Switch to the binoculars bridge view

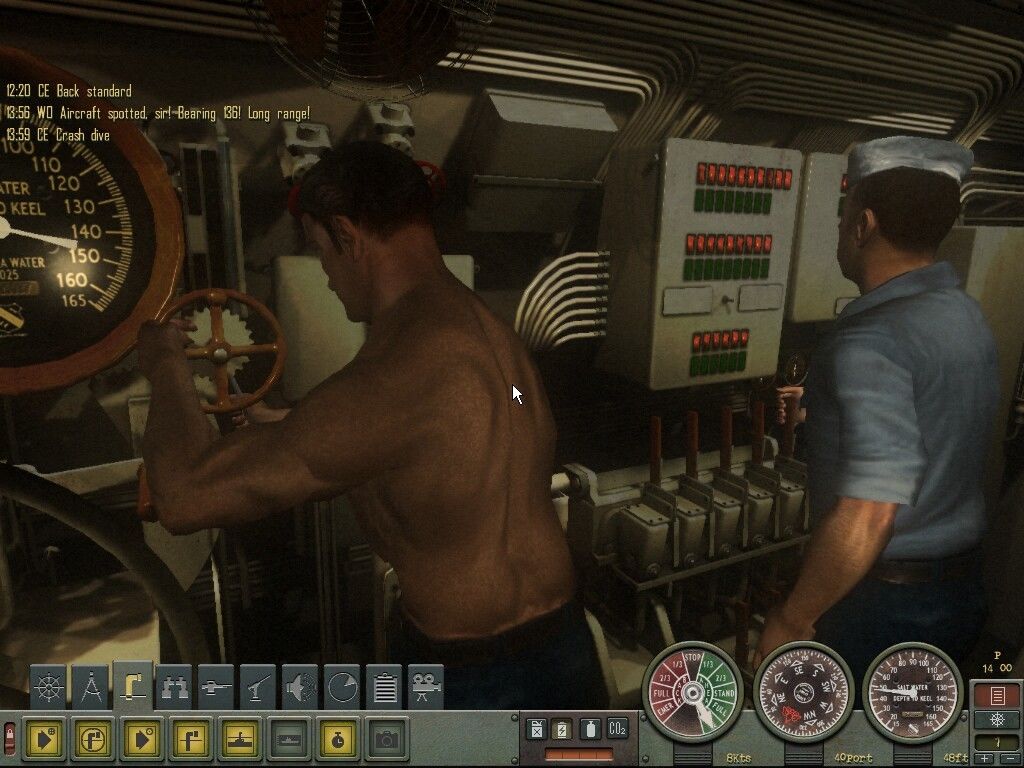pos(175,687)
